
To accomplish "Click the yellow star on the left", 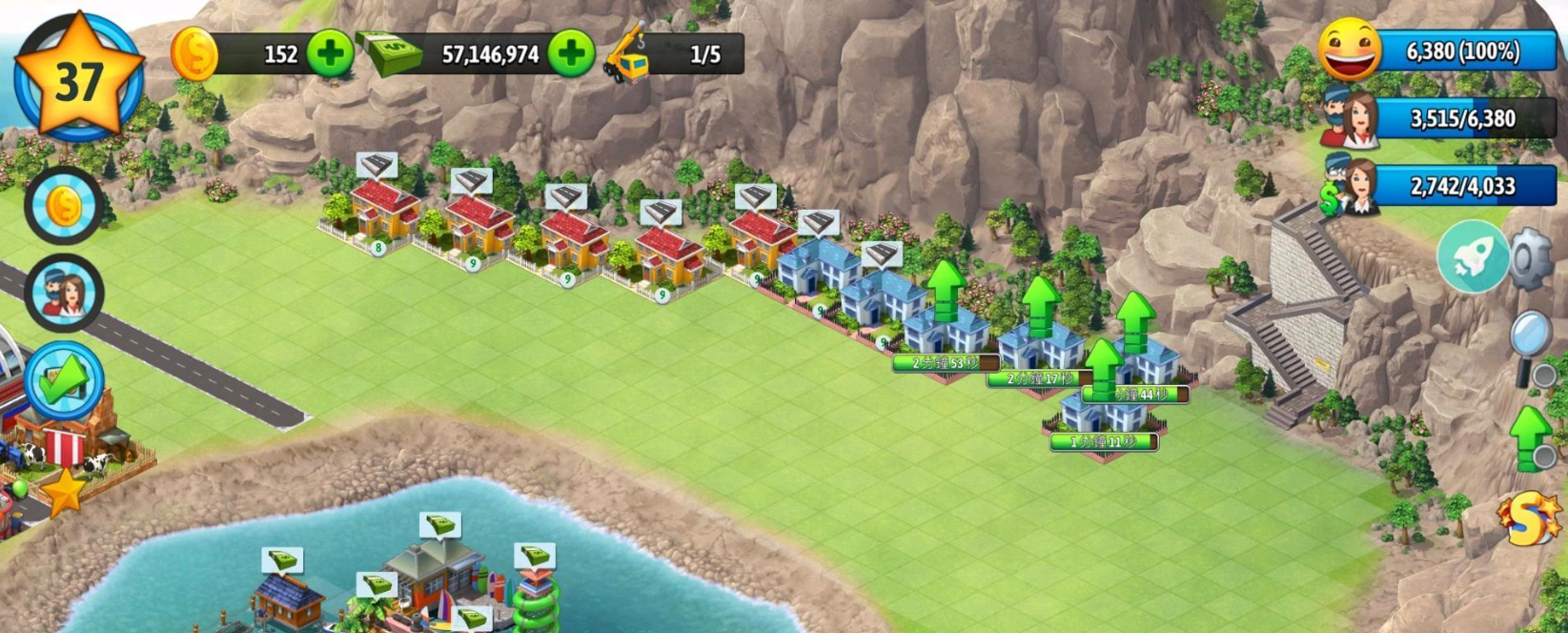I will click(x=64, y=492).
